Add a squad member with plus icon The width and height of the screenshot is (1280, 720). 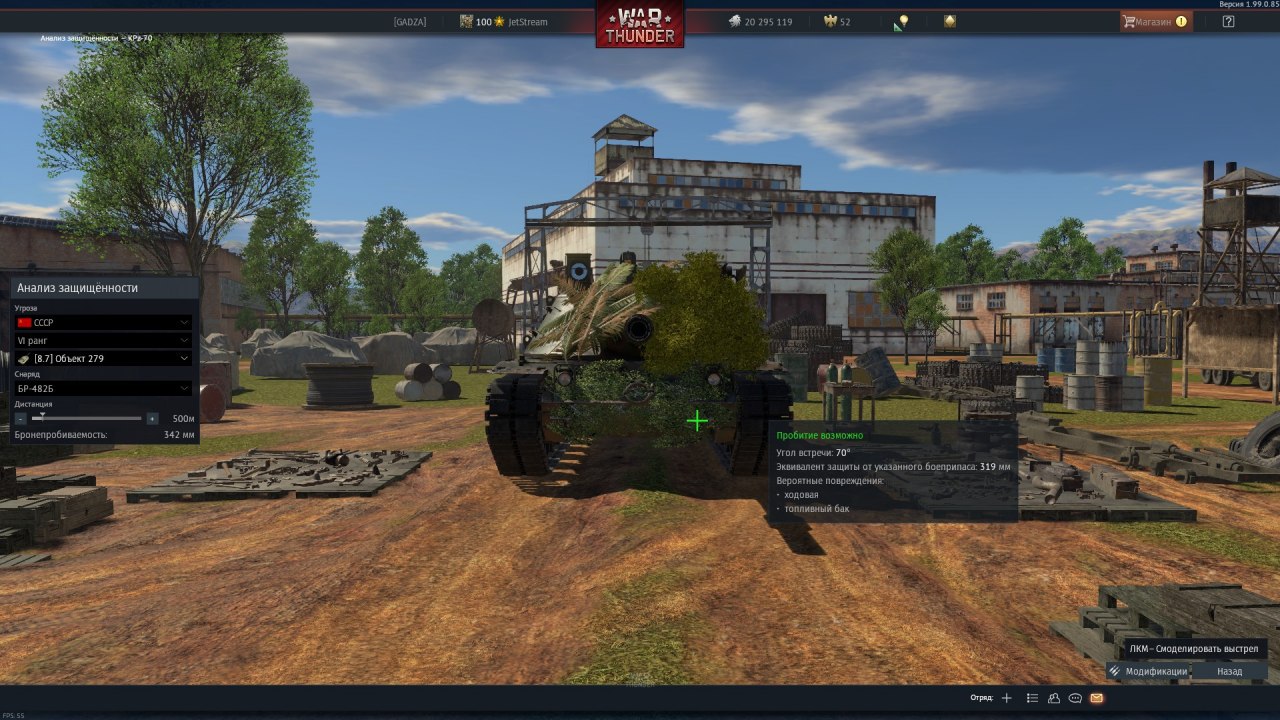pos(1007,698)
